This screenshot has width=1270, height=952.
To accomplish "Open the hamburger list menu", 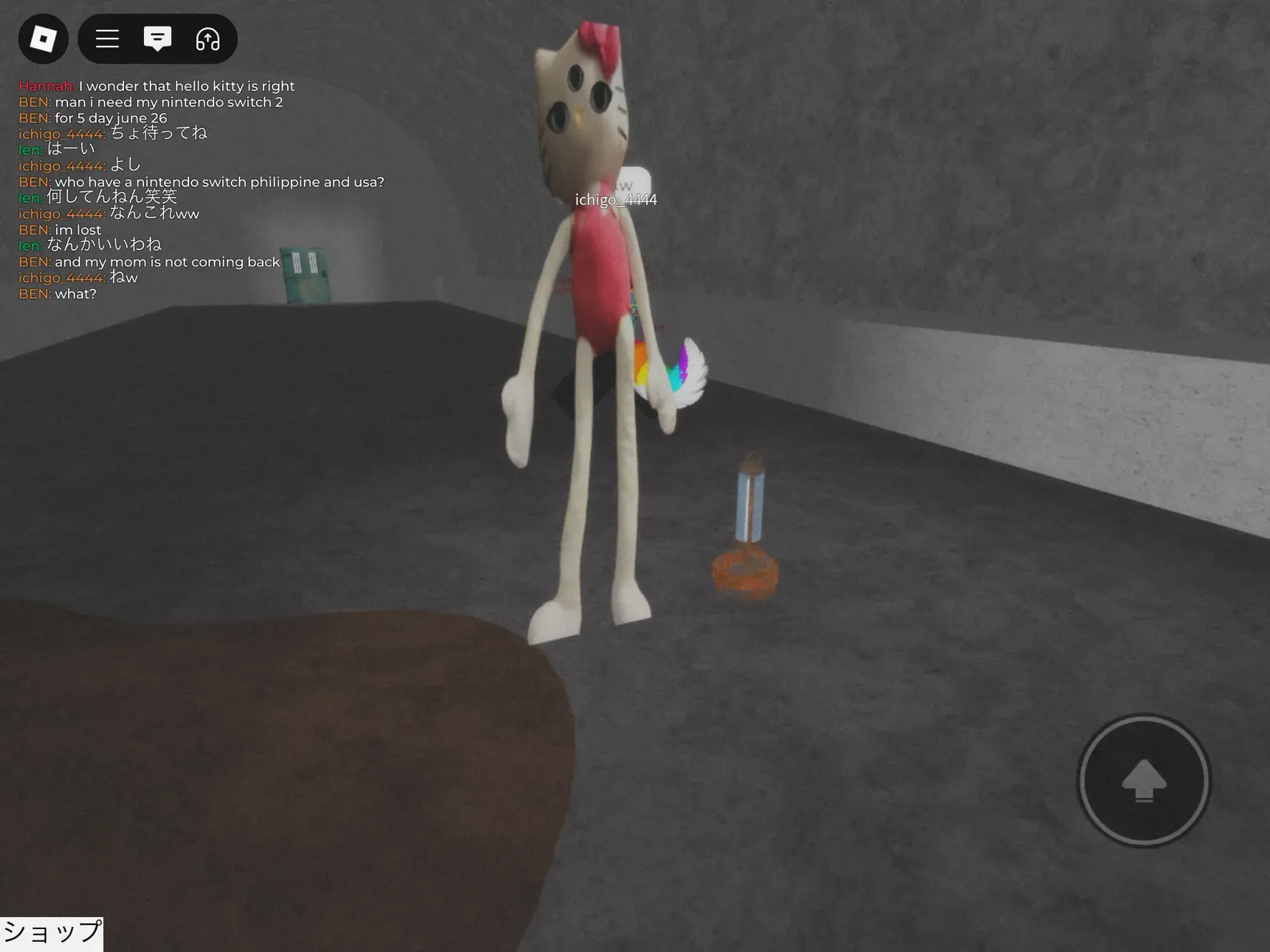I will point(107,39).
